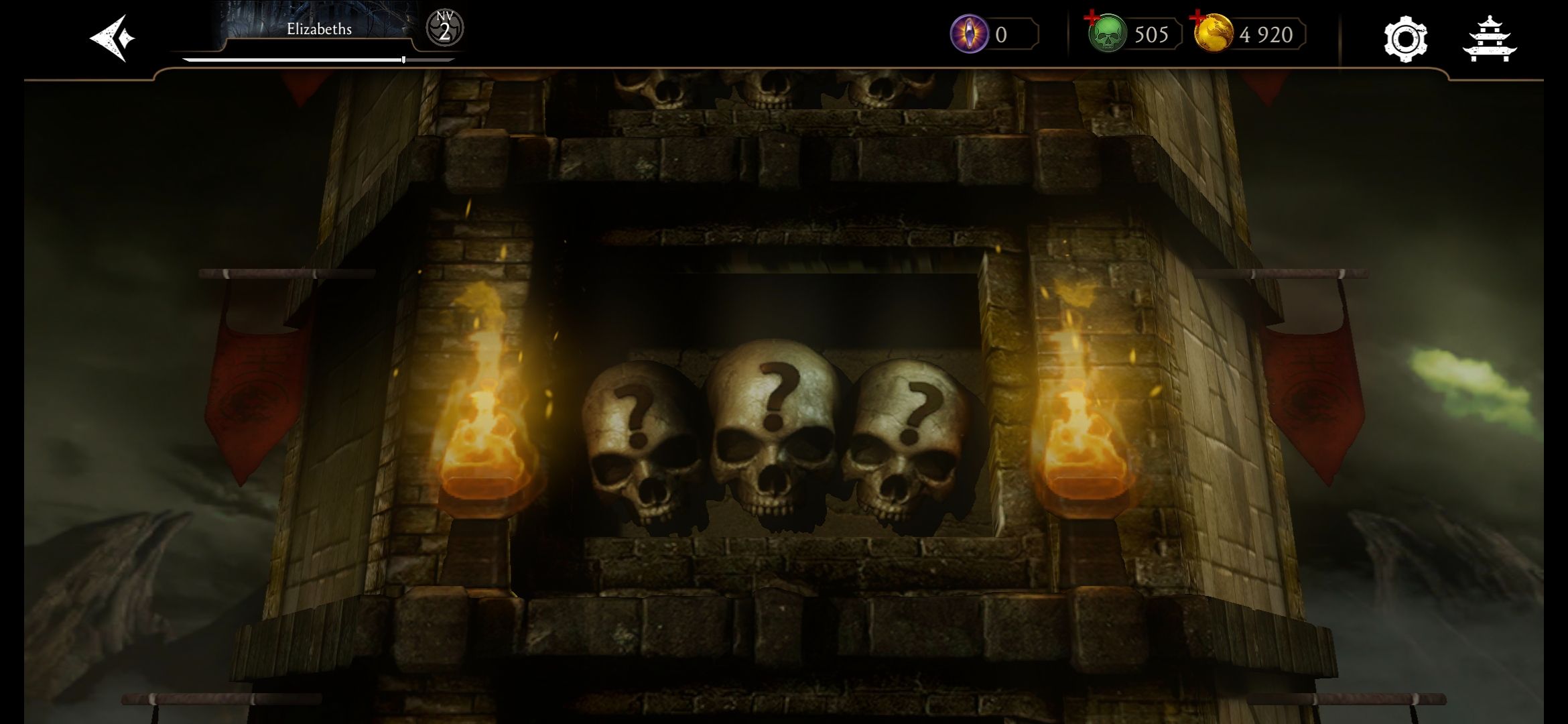Open the gear settings menu
Image resolution: width=1568 pixels, height=724 pixels.
[x=1405, y=39]
